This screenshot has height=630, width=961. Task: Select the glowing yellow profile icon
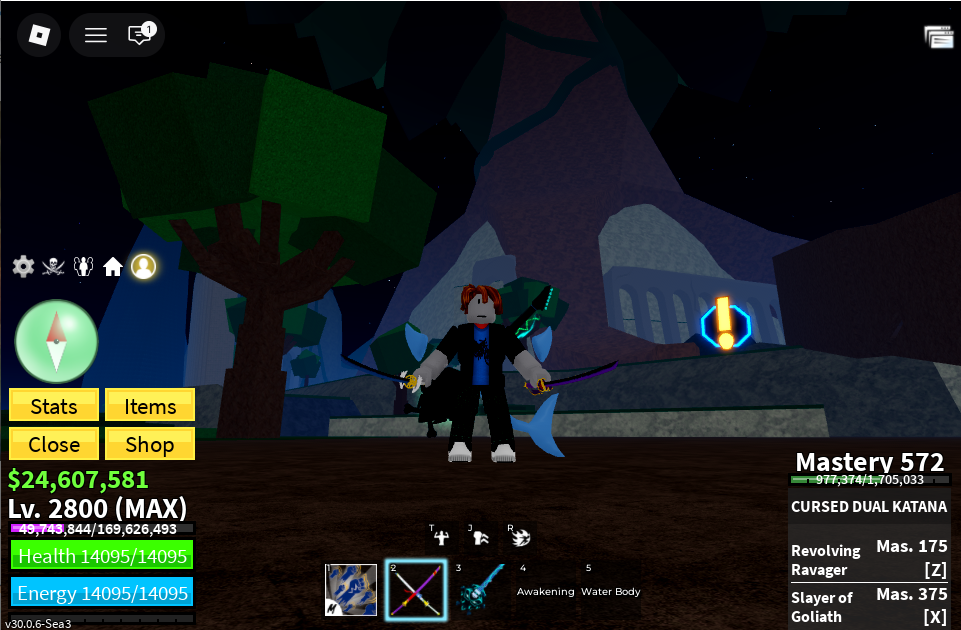144,266
